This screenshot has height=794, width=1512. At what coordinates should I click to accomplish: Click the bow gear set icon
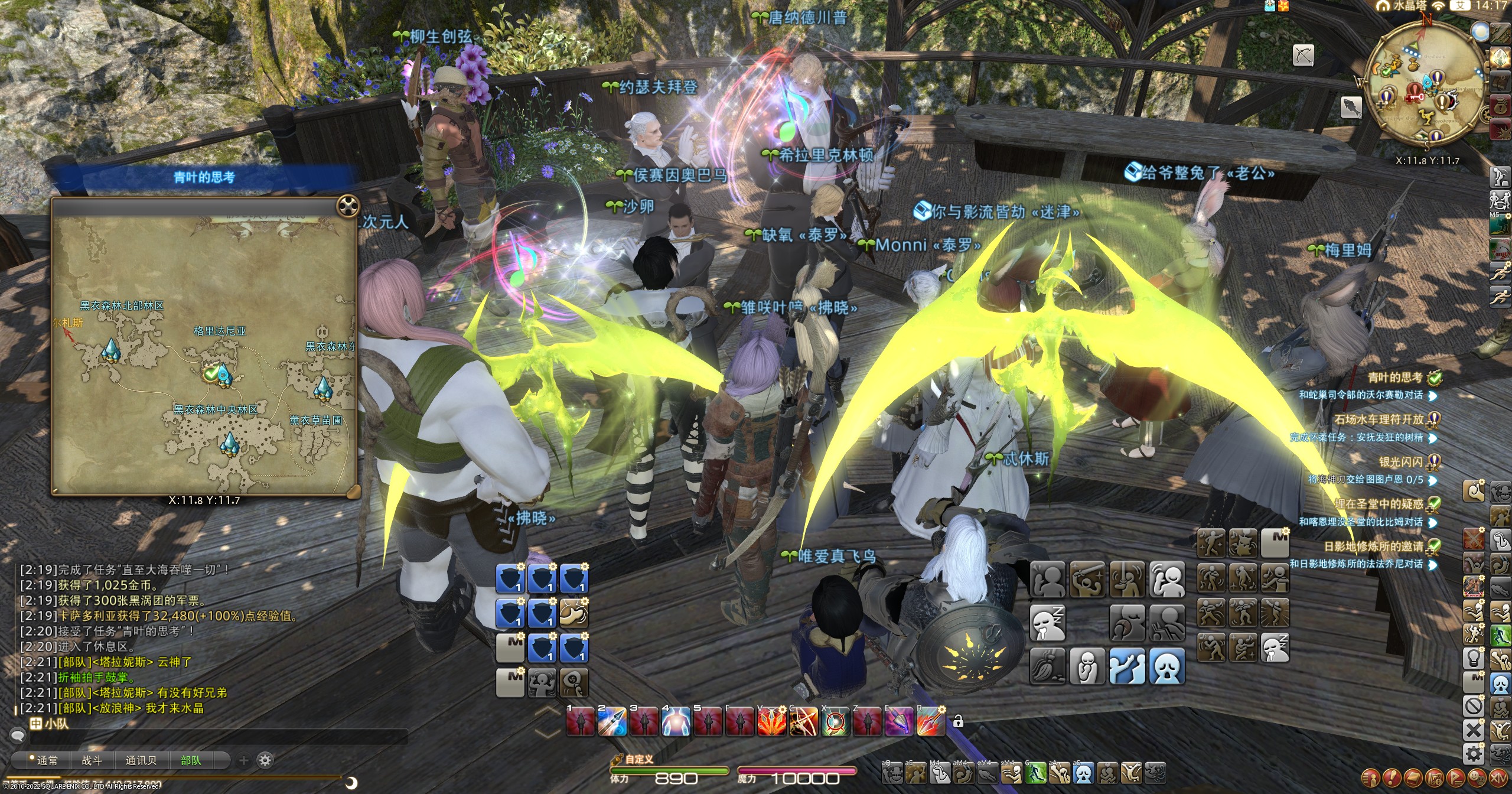point(1303,56)
